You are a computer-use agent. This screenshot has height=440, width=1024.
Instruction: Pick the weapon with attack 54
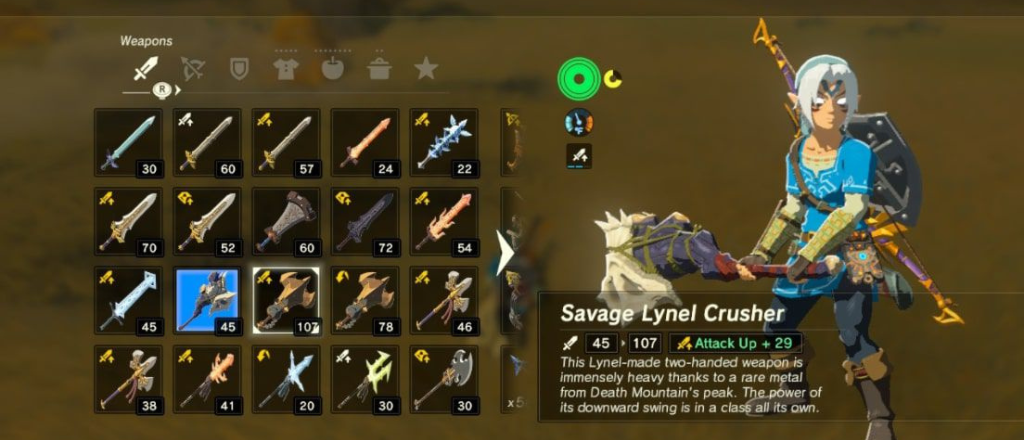click(443, 221)
